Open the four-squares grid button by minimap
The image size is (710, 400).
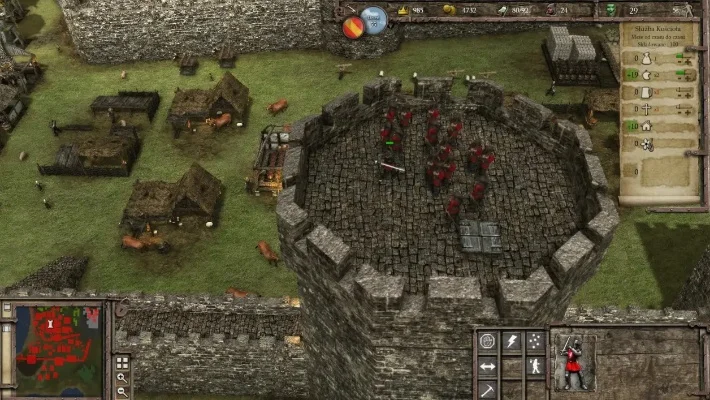coord(122,362)
